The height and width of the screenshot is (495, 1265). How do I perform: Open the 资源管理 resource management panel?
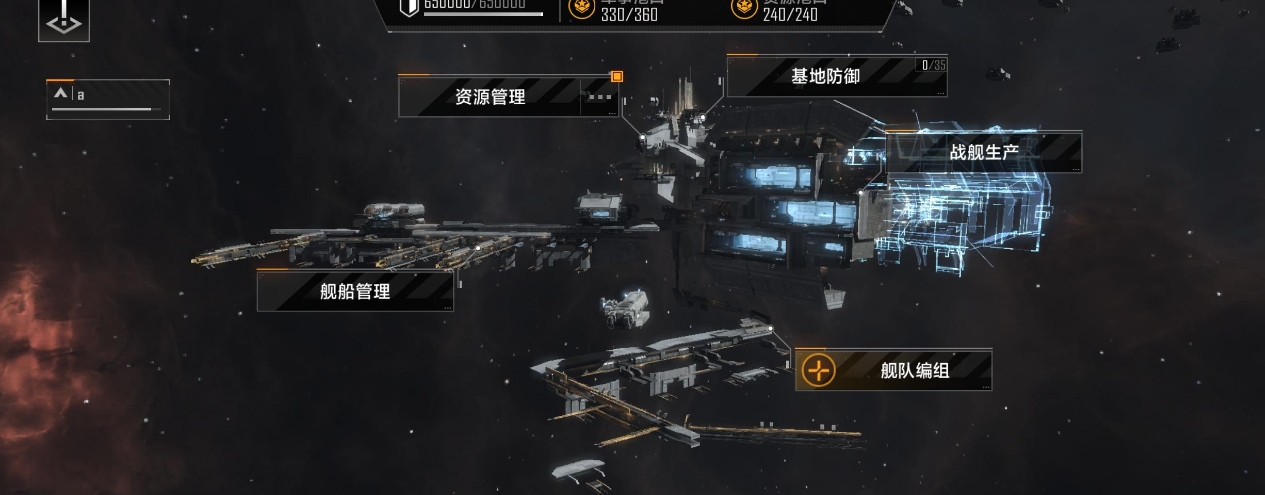click(x=490, y=97)
